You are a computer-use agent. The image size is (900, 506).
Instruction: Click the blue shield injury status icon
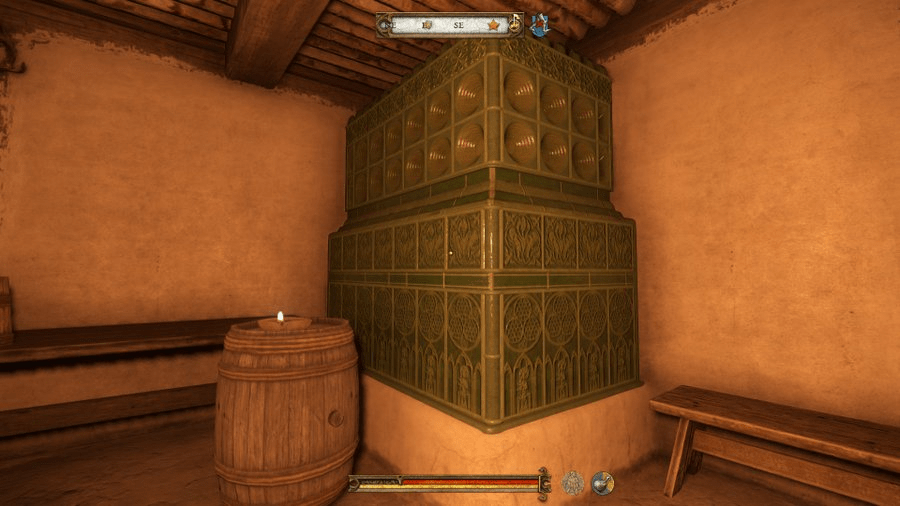pos(541,25)
